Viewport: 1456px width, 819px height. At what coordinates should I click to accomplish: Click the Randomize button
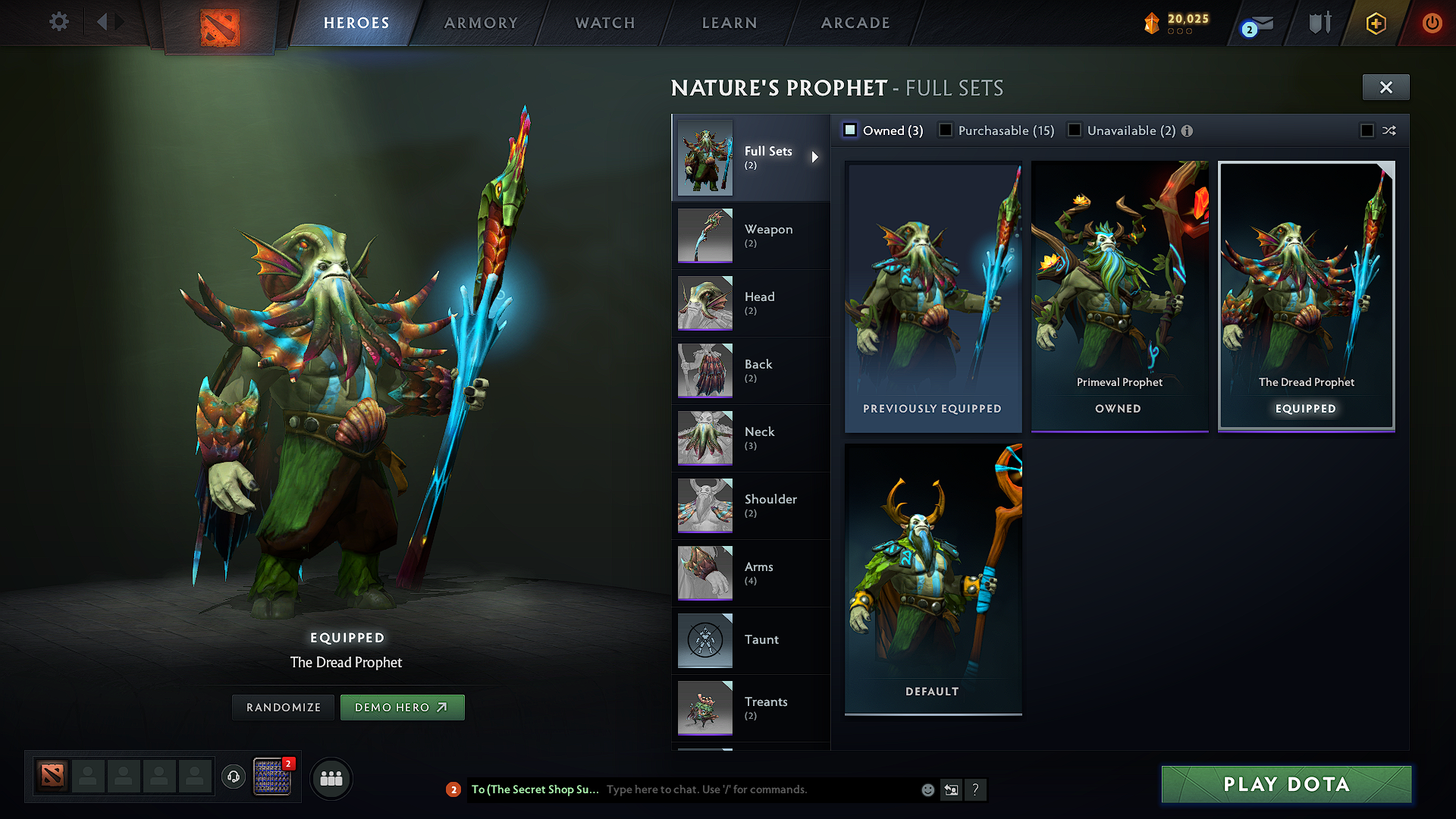[284, 708]
